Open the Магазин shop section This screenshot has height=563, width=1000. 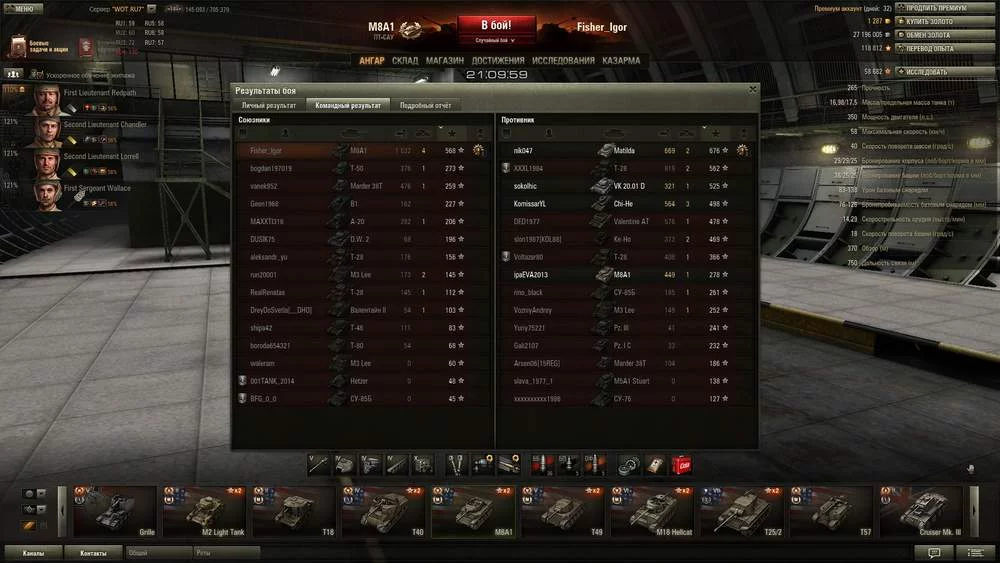444,60
